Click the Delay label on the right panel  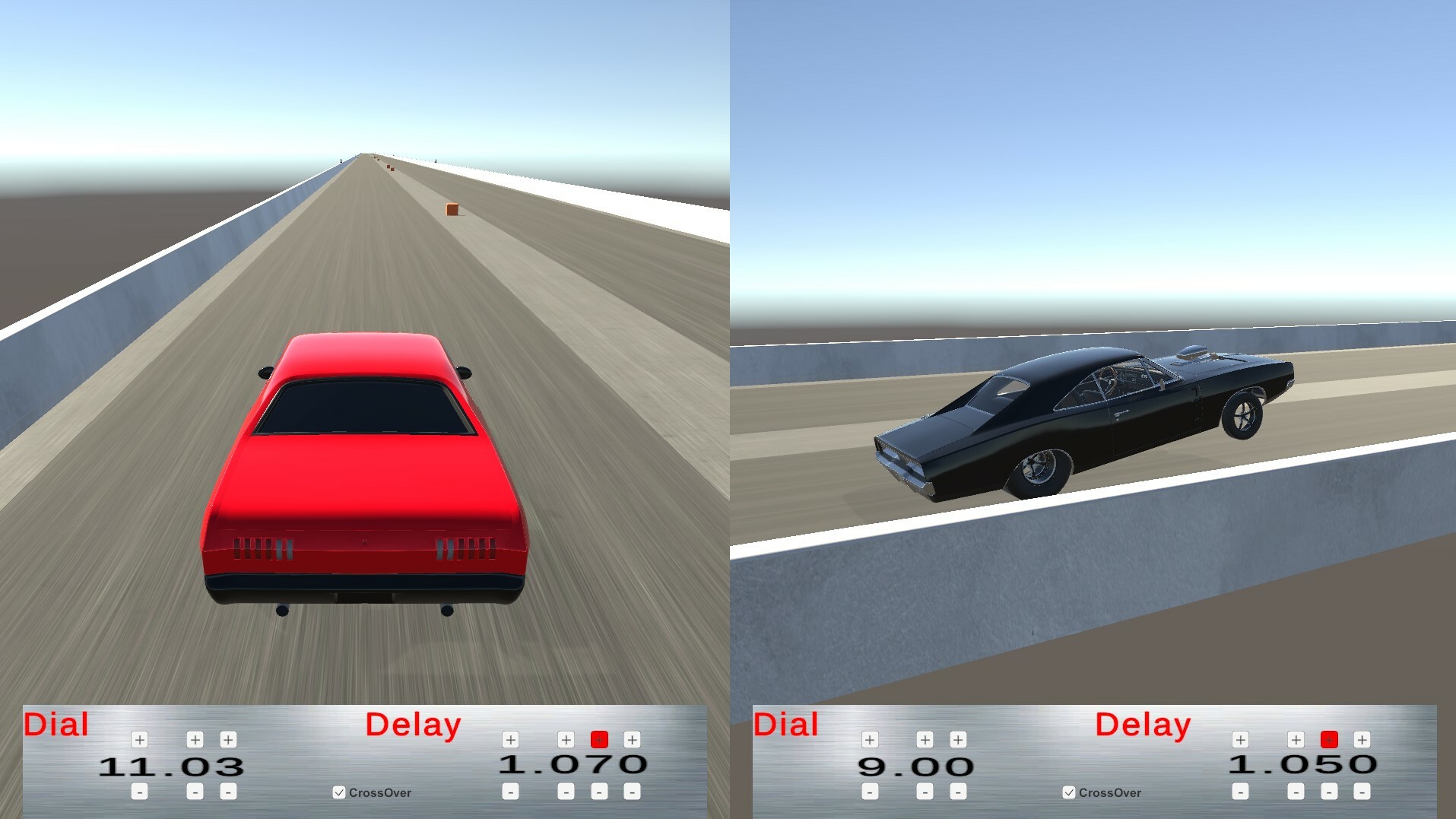(1142, 724)
